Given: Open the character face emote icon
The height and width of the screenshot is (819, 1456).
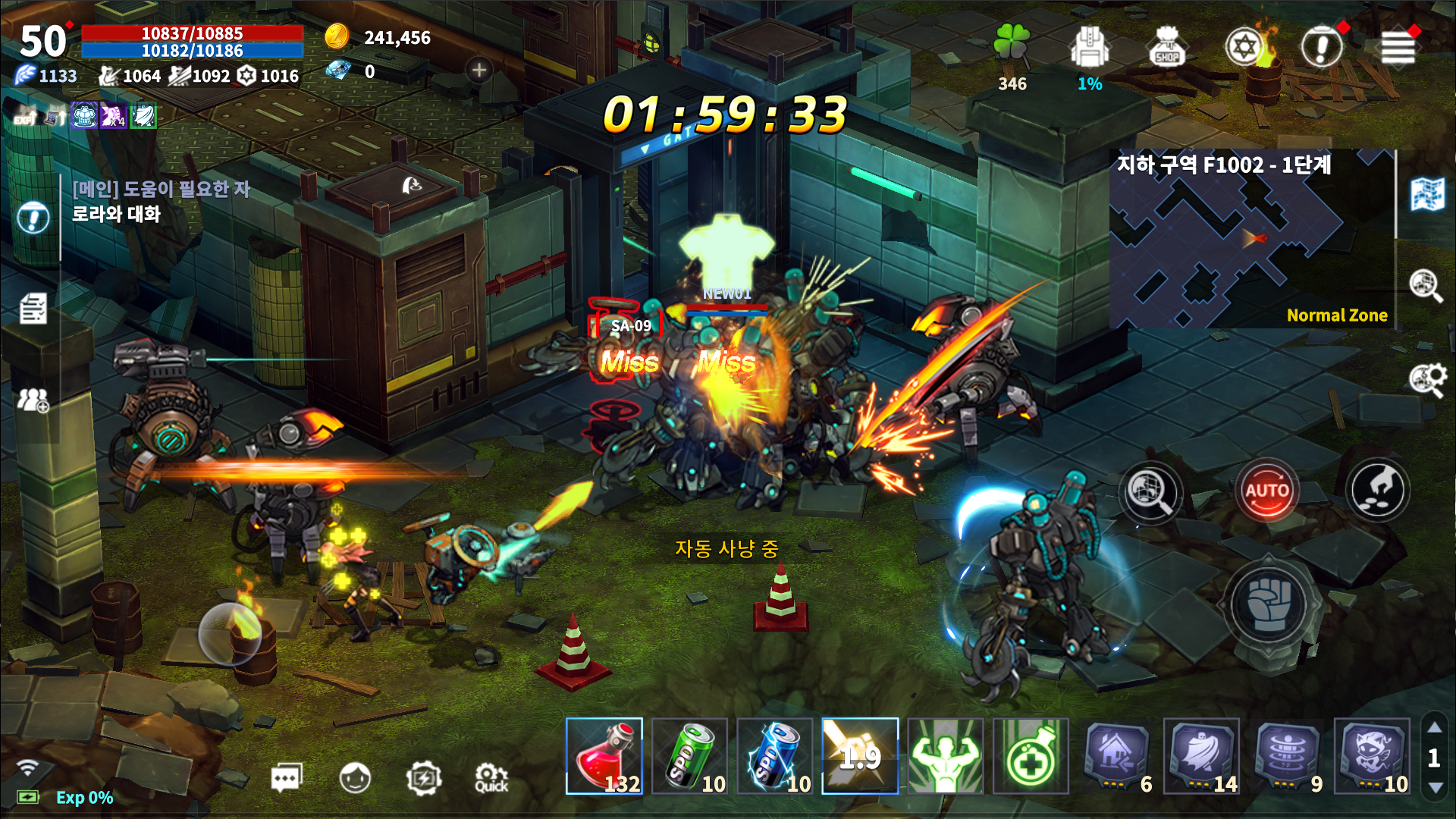Looking at the screenshot, I should coord(353,777).
